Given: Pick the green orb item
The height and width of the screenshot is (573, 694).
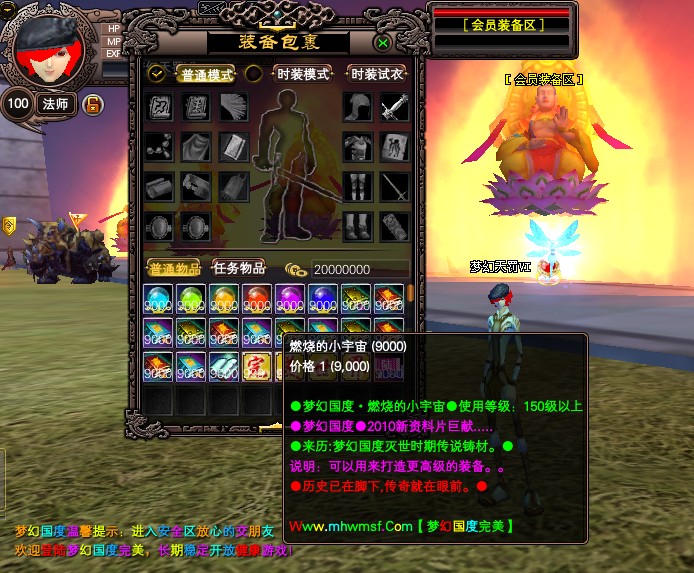Looking at the screenshot, I should coord(191,299).
